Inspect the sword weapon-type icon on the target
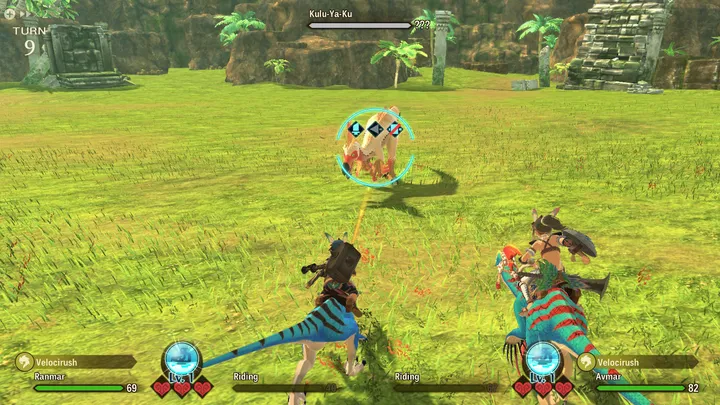This screenshot has width=720, height=405. click(375, 128)
